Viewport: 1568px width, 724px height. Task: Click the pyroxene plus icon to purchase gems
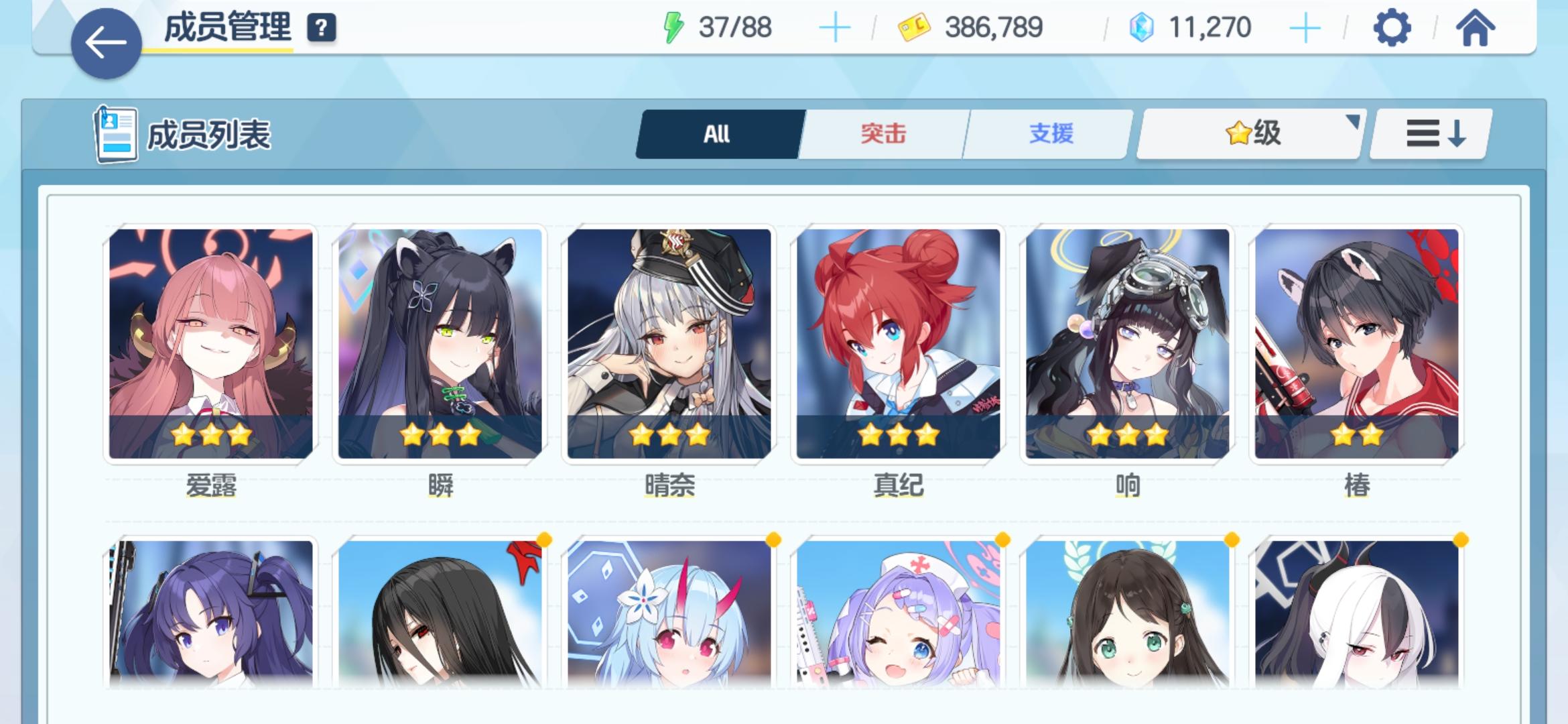(1303, 28)
